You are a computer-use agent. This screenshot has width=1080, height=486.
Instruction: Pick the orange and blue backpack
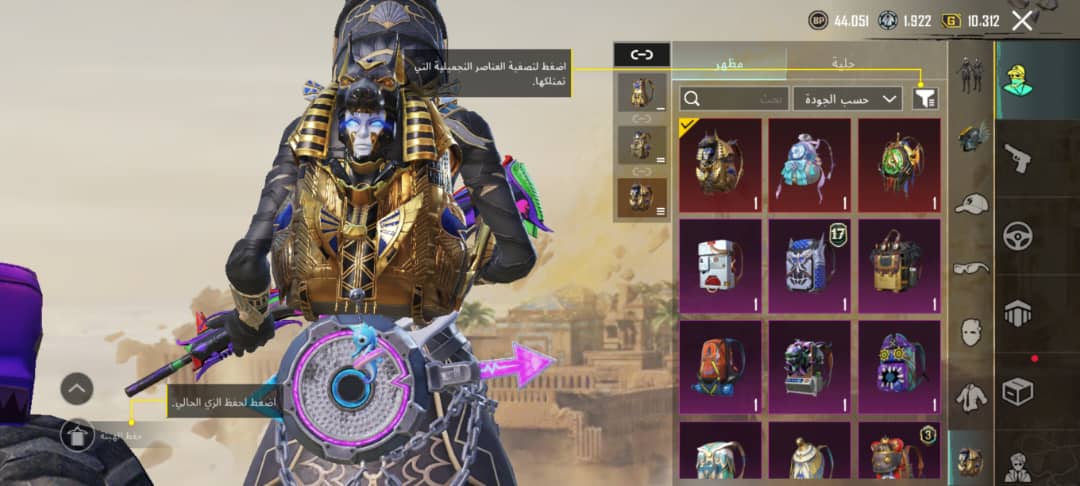coord(720,366)
